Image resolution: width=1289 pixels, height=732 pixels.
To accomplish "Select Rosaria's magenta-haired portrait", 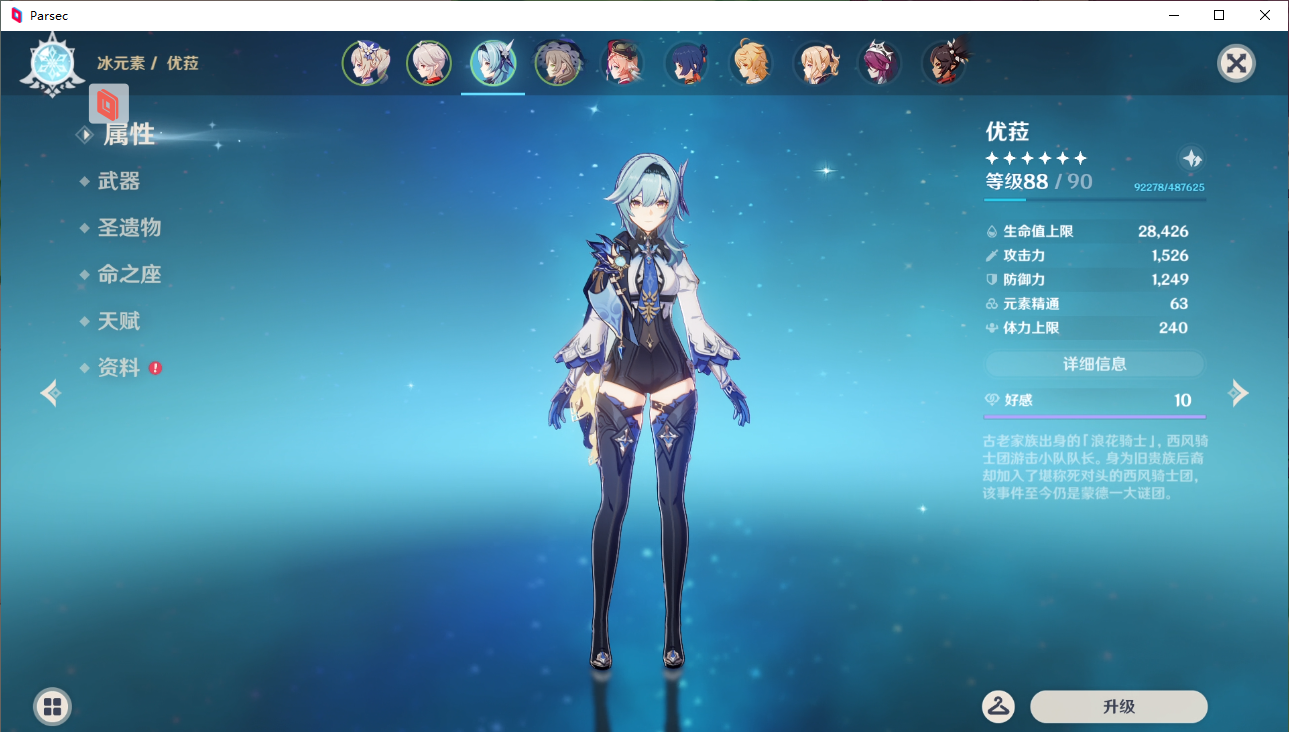I will (x=879, y=64).
